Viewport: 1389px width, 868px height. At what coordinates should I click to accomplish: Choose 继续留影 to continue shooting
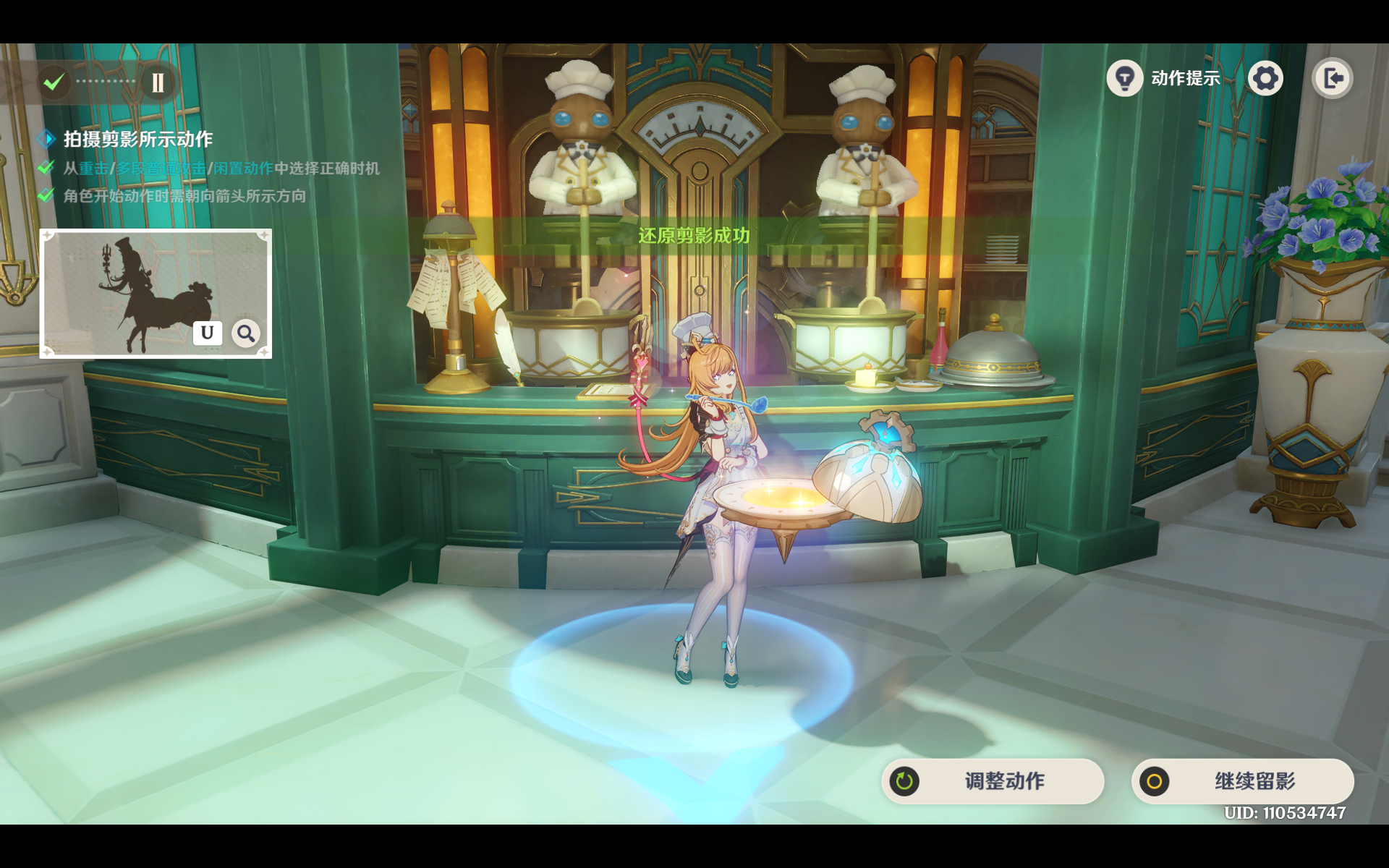pyautogui.click(x=1242, y=781)
